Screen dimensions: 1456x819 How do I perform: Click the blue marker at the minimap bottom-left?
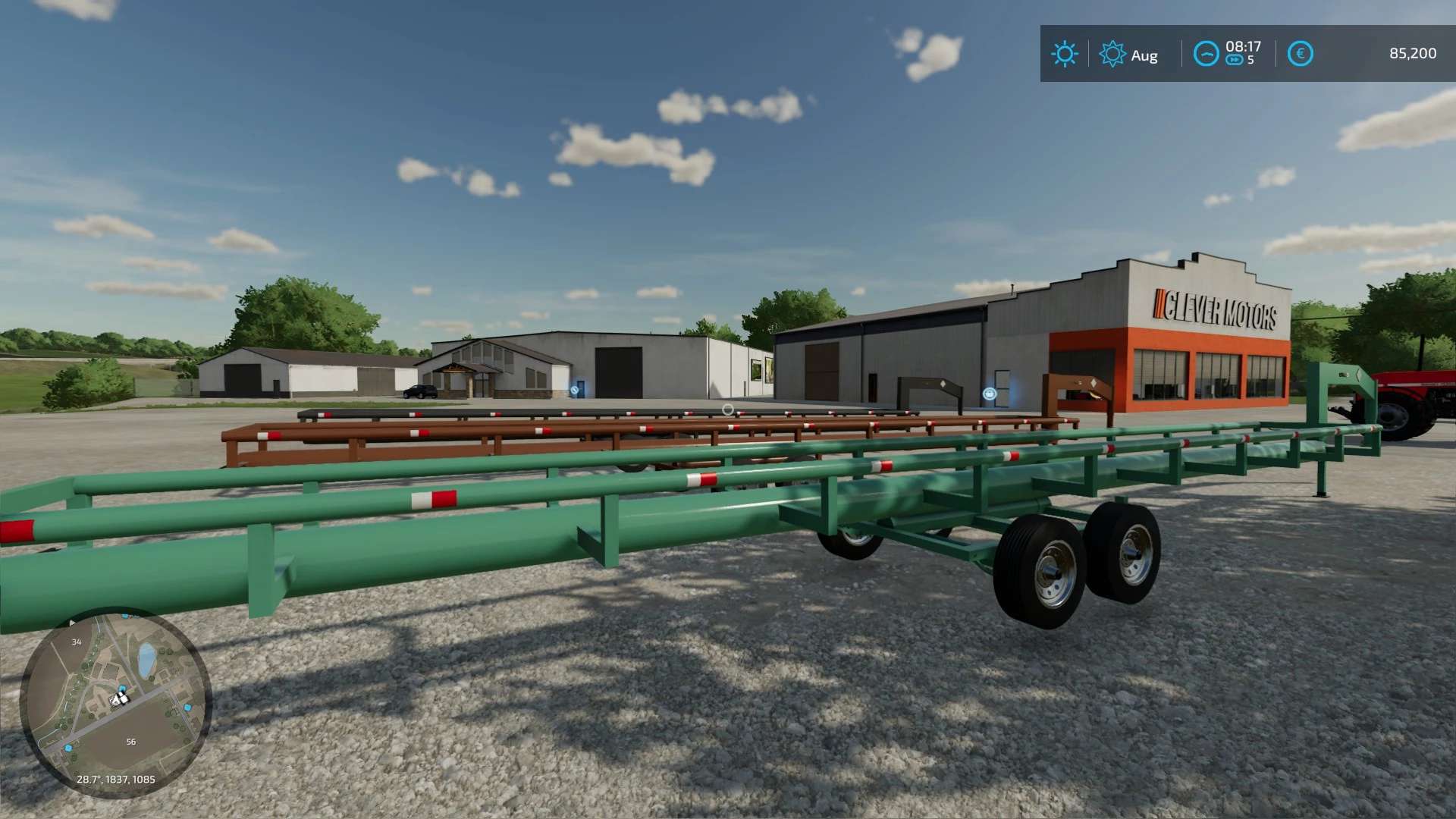(67, 748)
